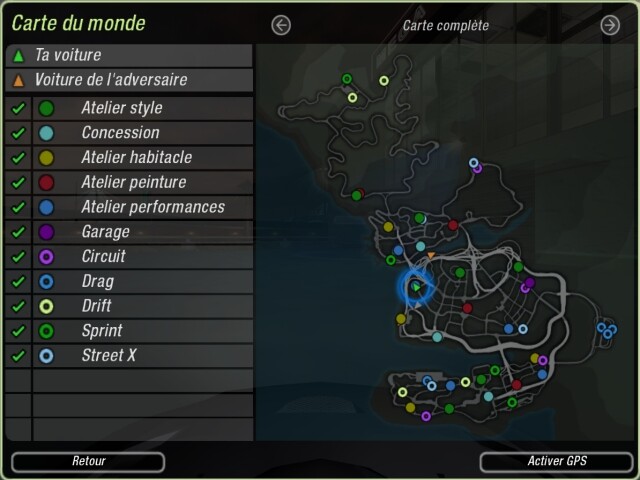
Task: Toggle the Garage legend entry
Action: click(x=18, y=232)
